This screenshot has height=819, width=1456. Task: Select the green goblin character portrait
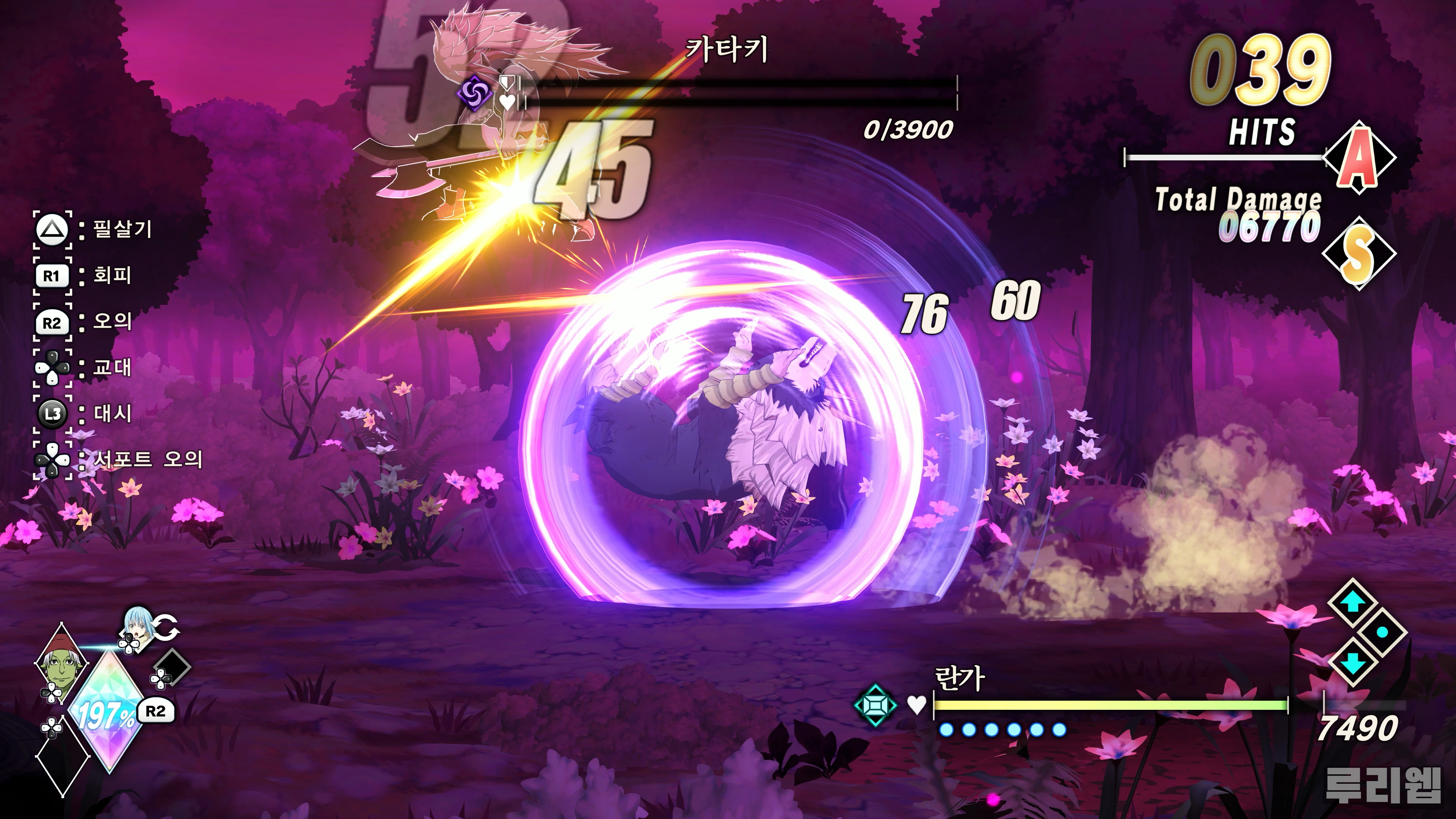pyautogui.click(x=61, y=662)
